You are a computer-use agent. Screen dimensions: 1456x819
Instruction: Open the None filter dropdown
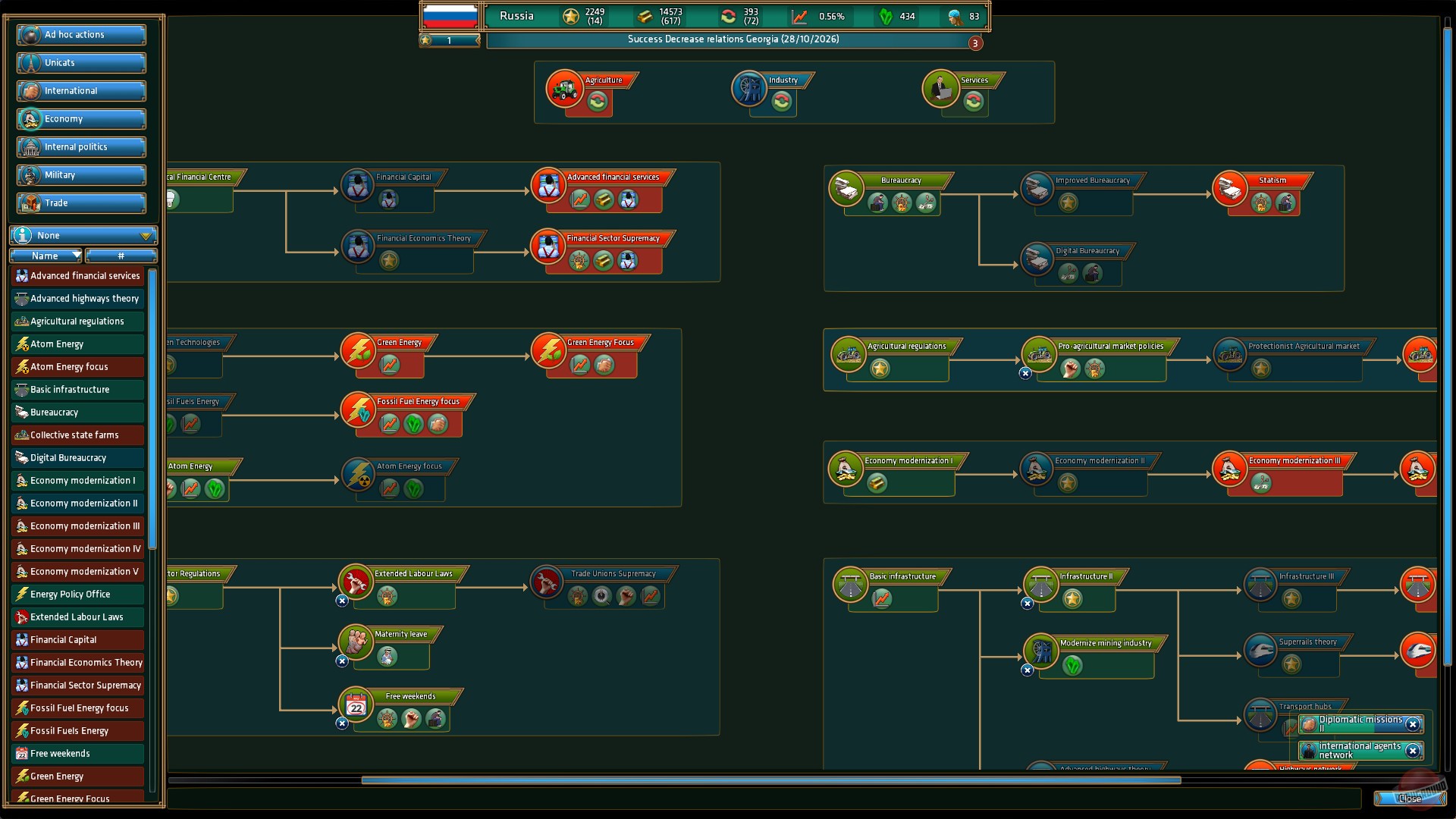coord(82,235)
